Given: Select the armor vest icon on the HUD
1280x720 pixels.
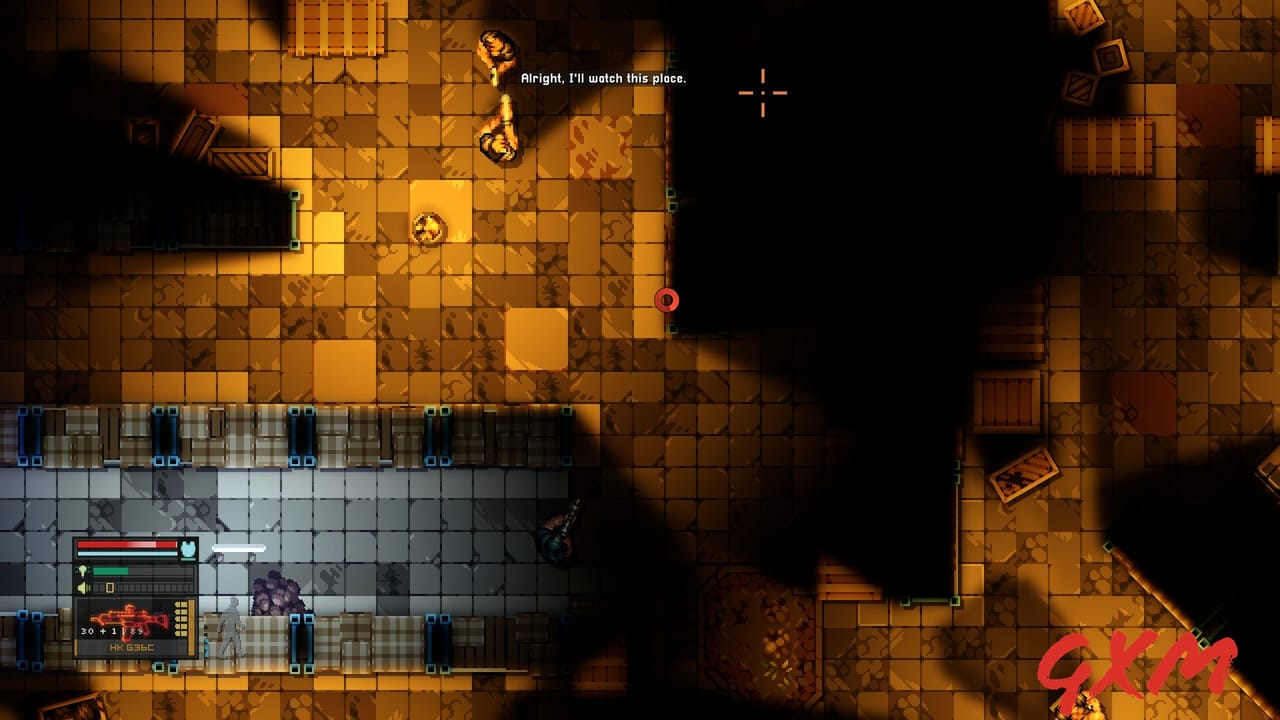Looking at the screenshot, I should coord(188,548).
